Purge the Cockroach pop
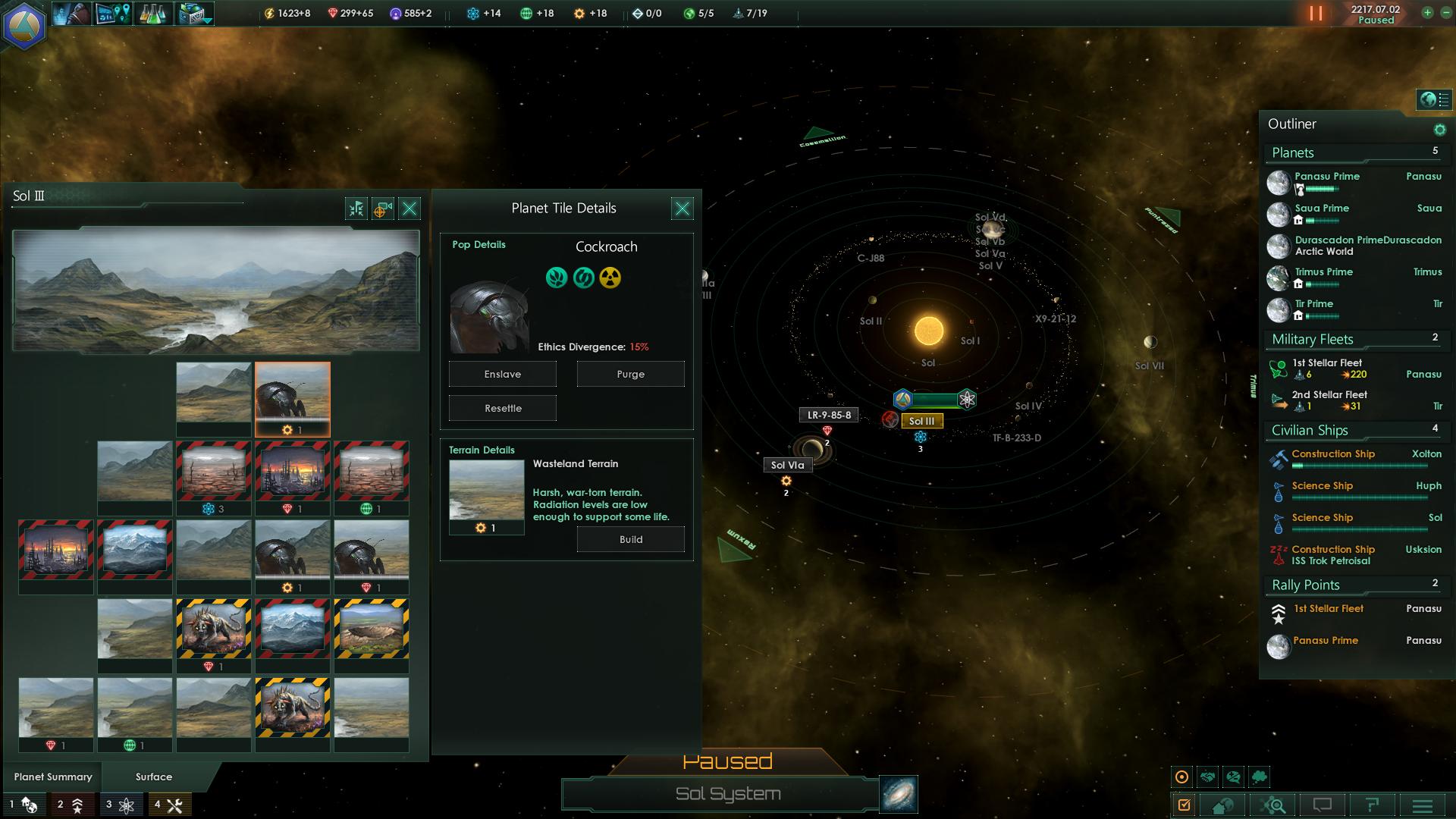The image size is (1456, 819). coord(630,374)
